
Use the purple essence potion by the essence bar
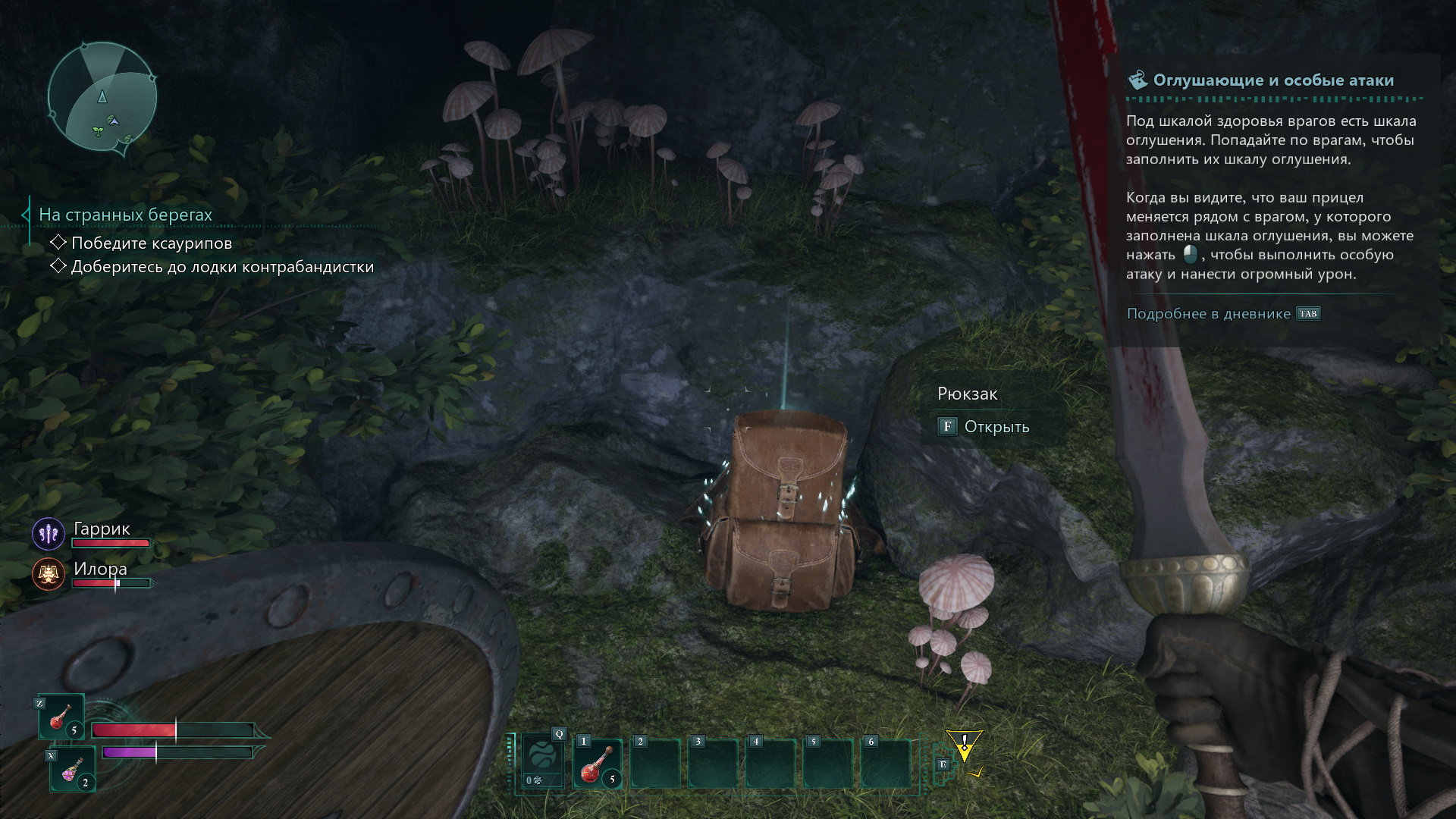pyautogui.click(x=73, y=770)
